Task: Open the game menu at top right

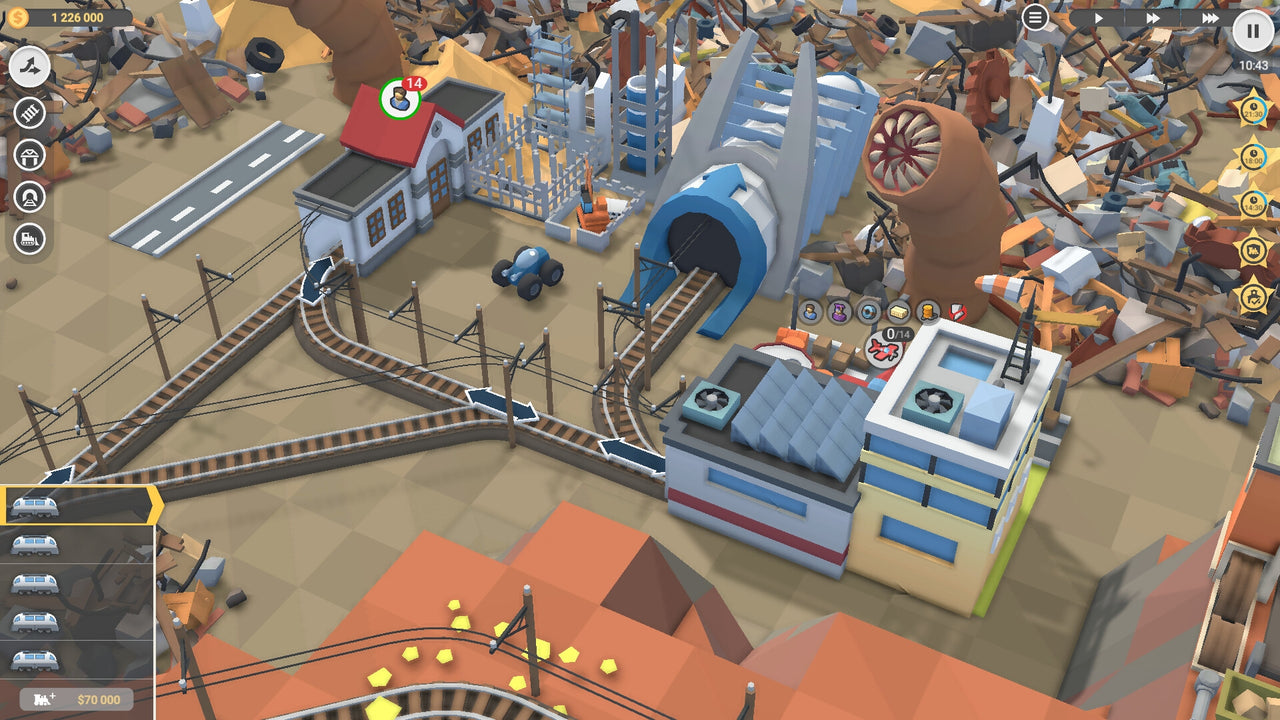Action: pos(1035,17)
